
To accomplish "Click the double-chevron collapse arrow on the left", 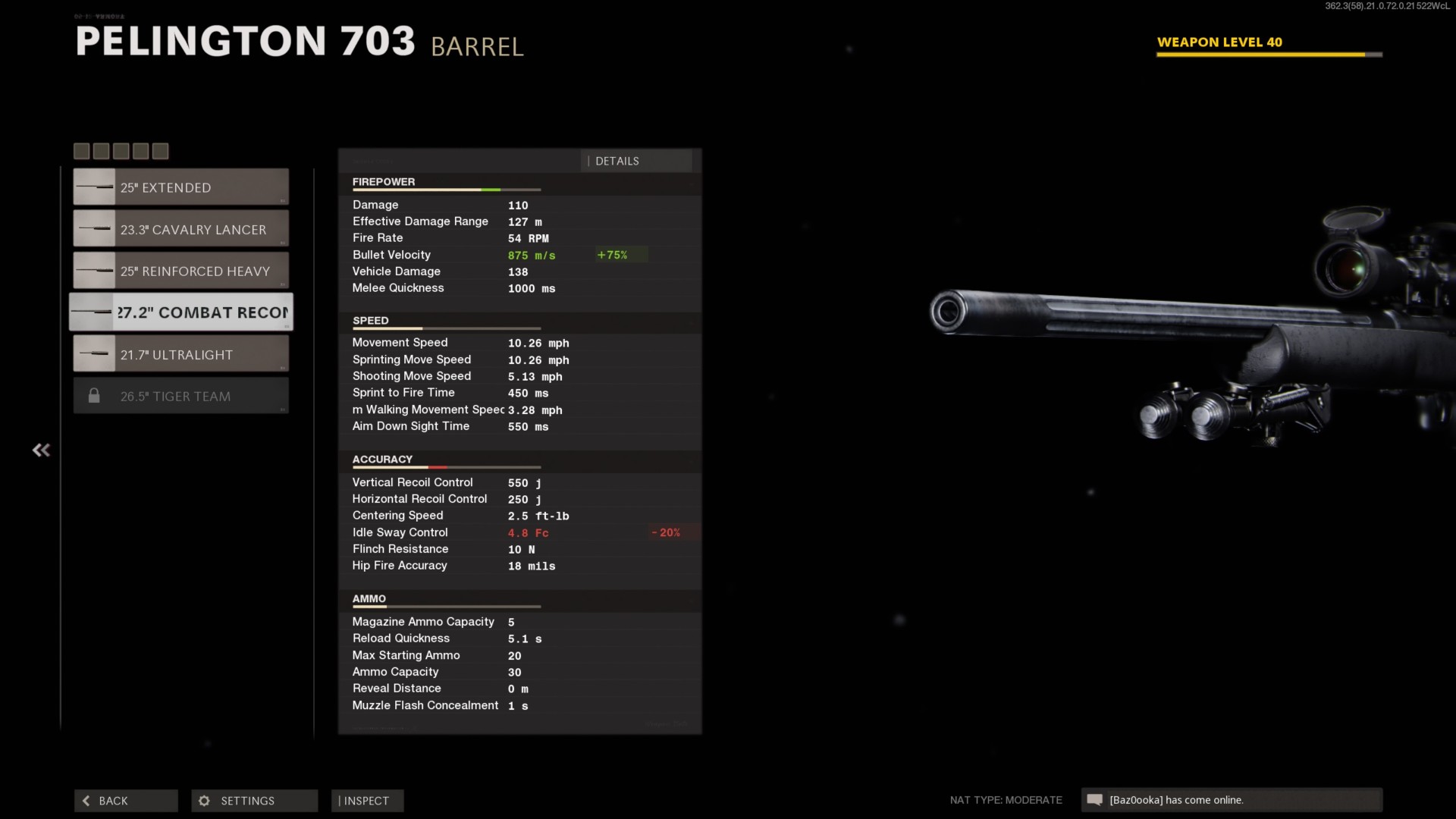I will [x=41, y=450].
